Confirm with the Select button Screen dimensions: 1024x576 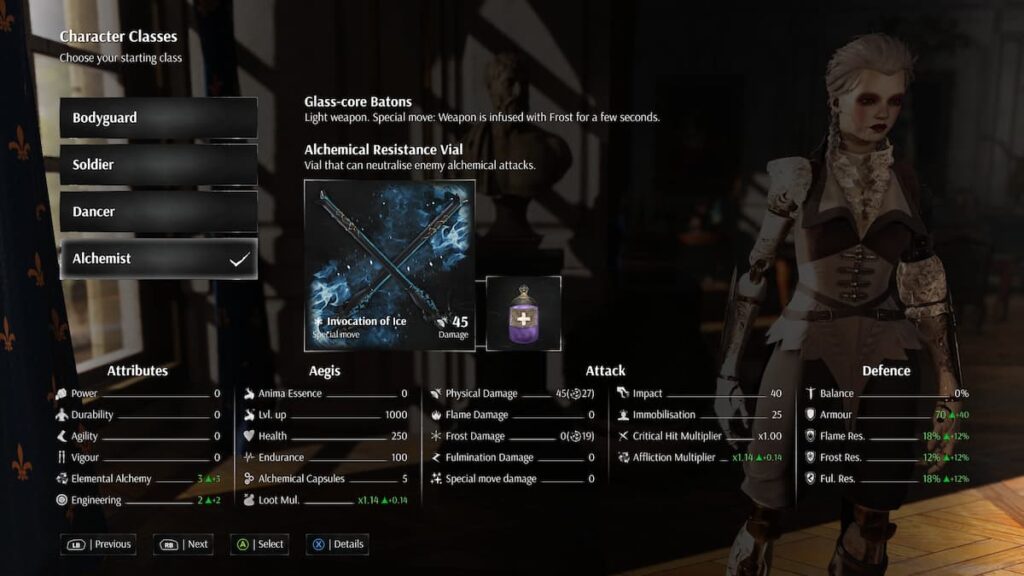pyautogui.click(x=259, y=544)
